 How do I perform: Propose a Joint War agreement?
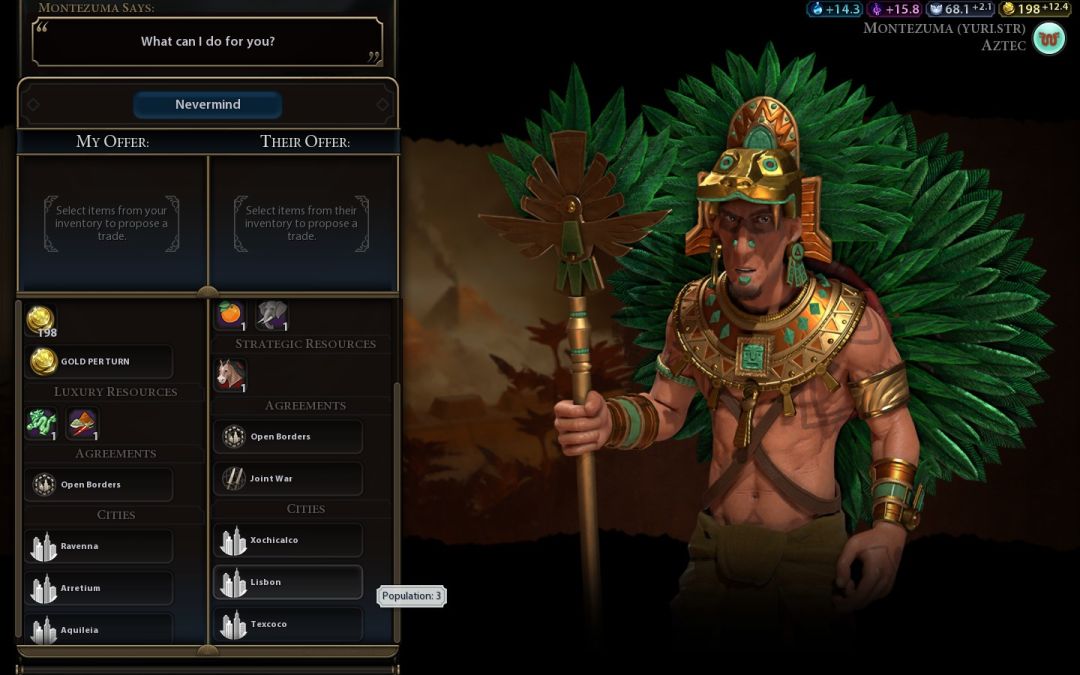pos(288,479)
